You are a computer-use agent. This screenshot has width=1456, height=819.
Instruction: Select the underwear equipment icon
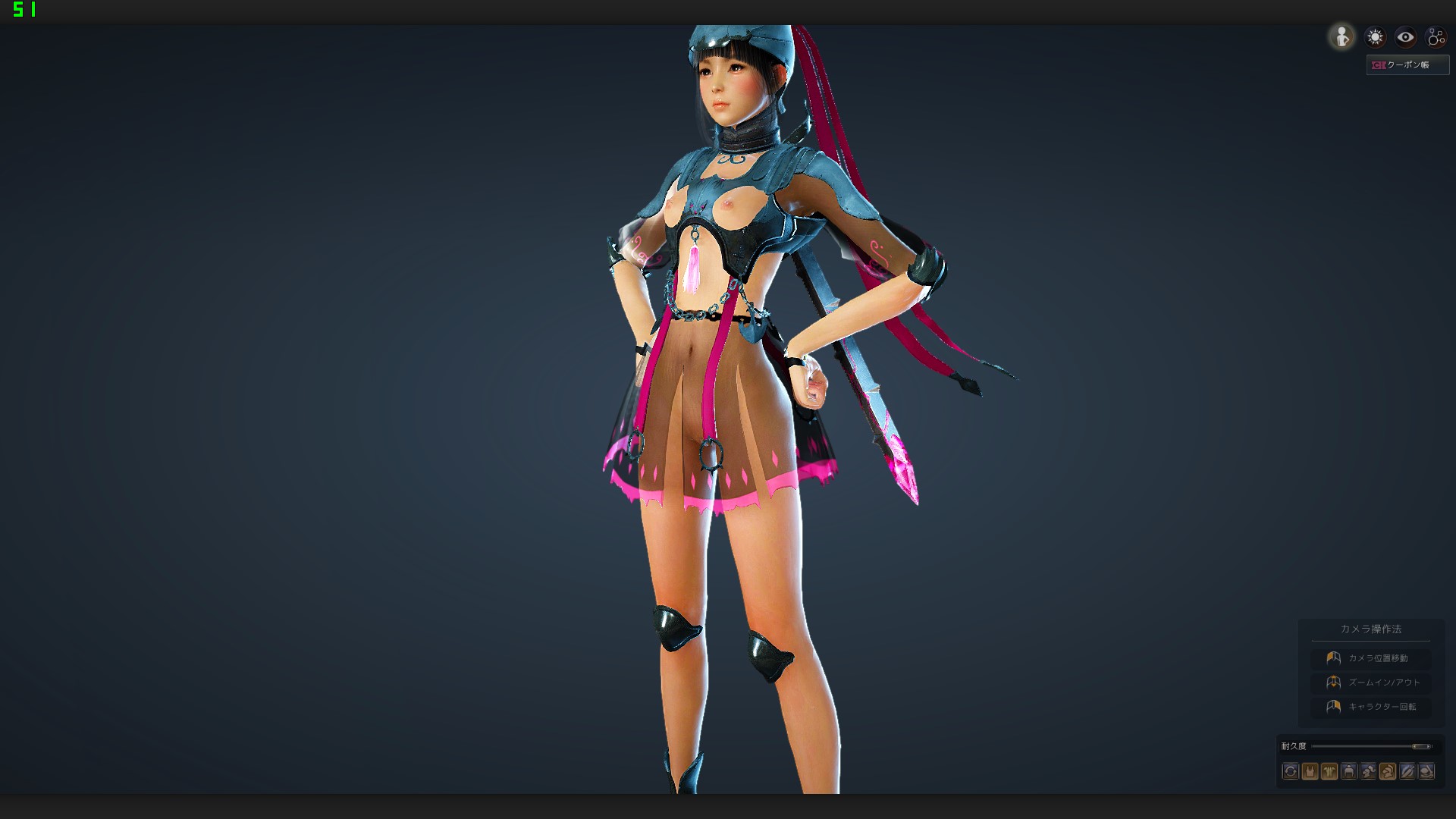[x=1309, y=771]
